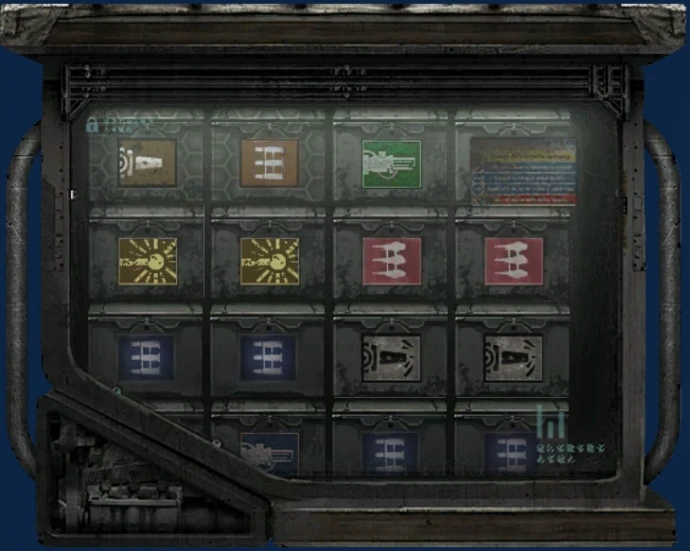Choose the orange ammo clip slot
The image size is (690, 551).
pos(269,162)
